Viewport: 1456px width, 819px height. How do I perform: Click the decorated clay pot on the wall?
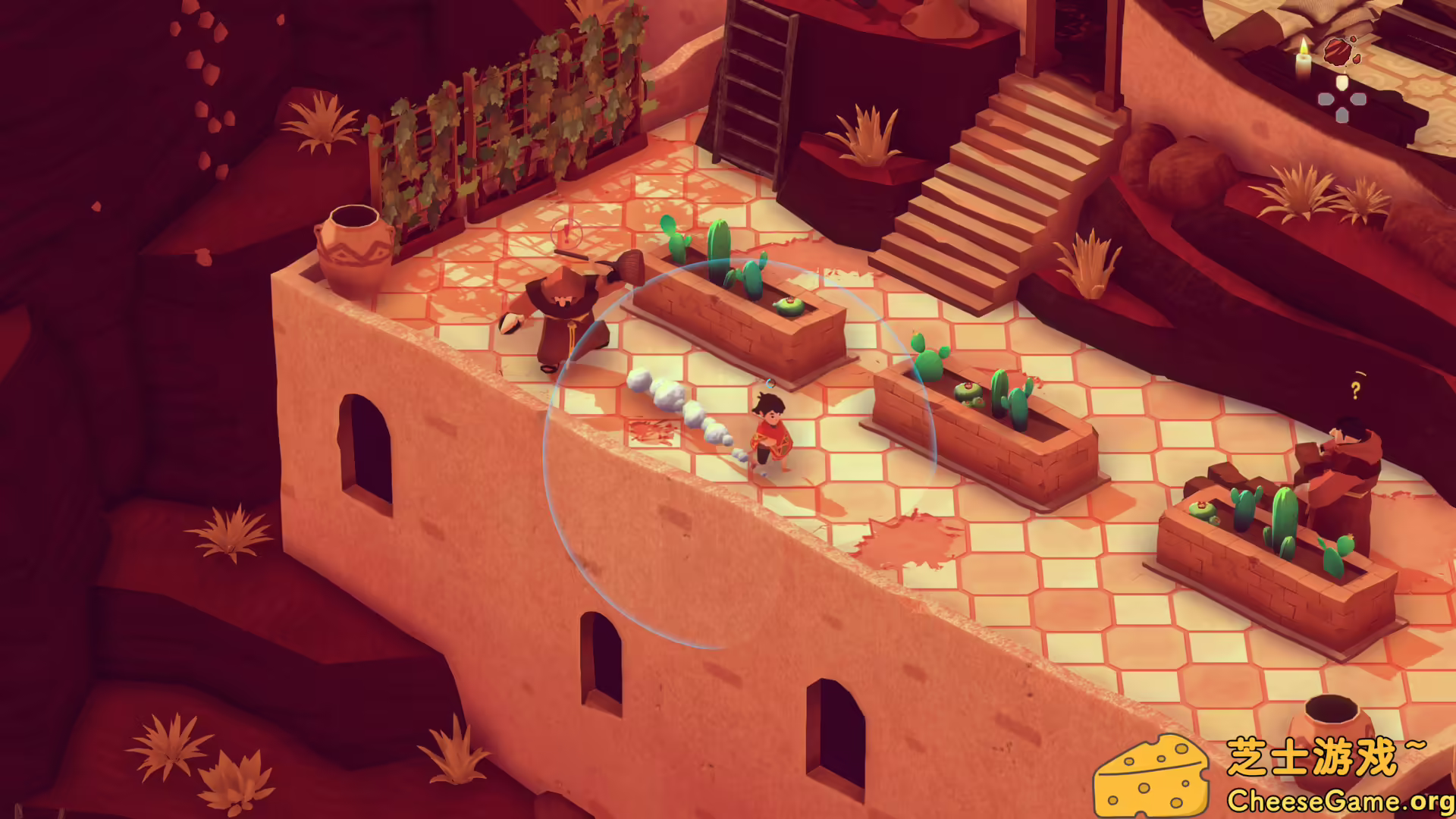point(355,243)
